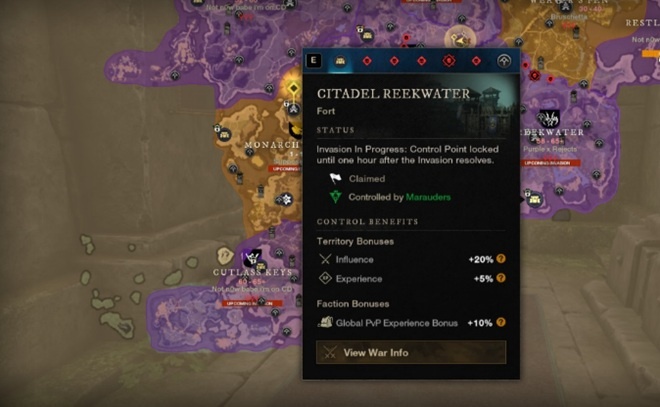
Task: Select the Reekwater territory crest on map
Action: (548, 119)
